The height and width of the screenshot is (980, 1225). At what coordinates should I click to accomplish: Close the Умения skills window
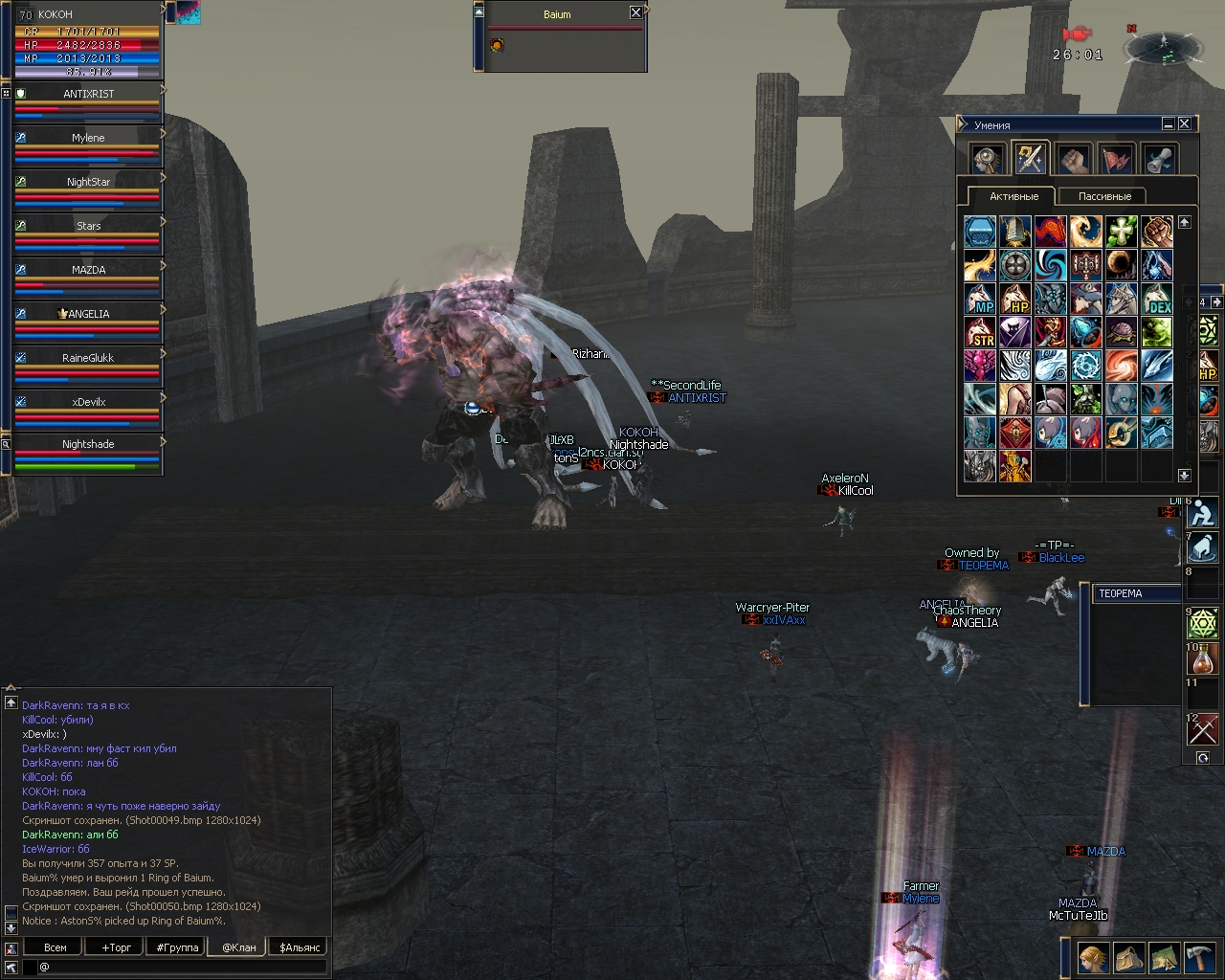click(1184, 123)
